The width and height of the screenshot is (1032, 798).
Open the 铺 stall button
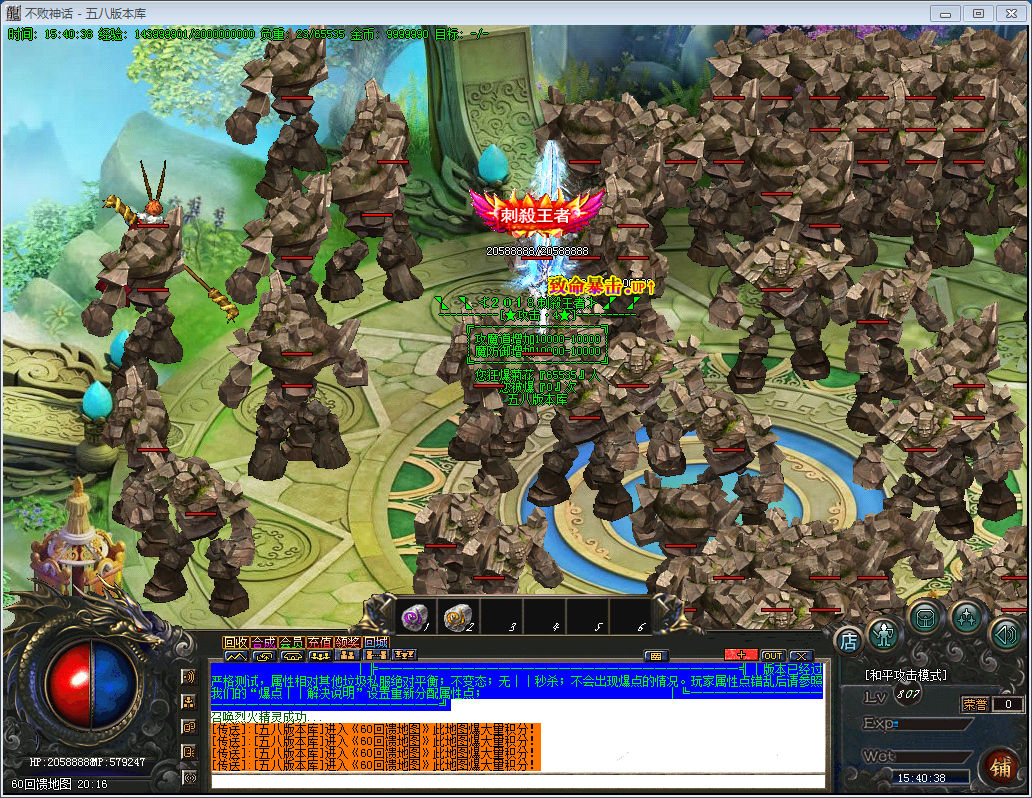pyautogui.click(x=999, y=768)
